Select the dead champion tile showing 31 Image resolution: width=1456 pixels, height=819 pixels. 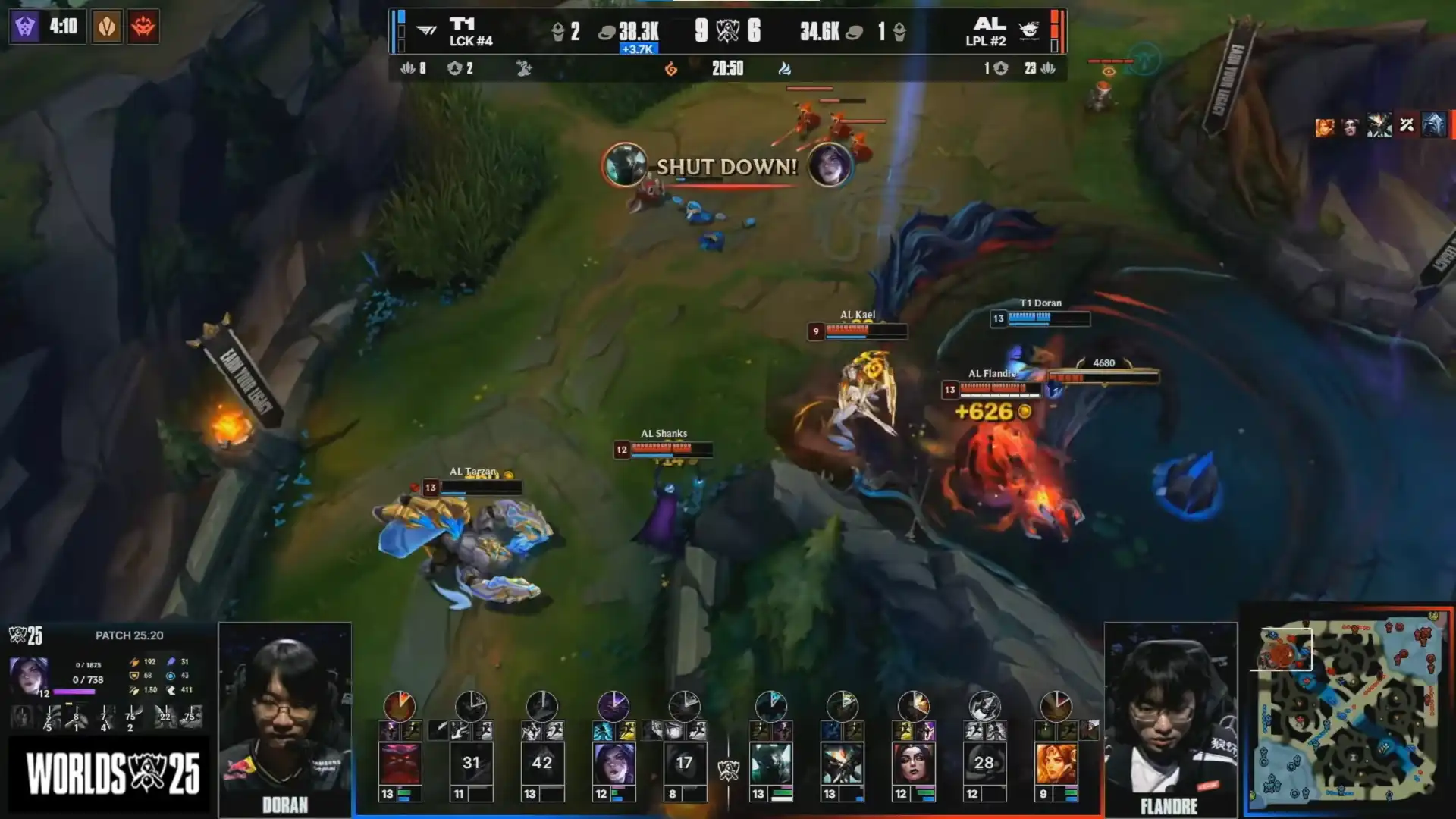tap(471, 763)
